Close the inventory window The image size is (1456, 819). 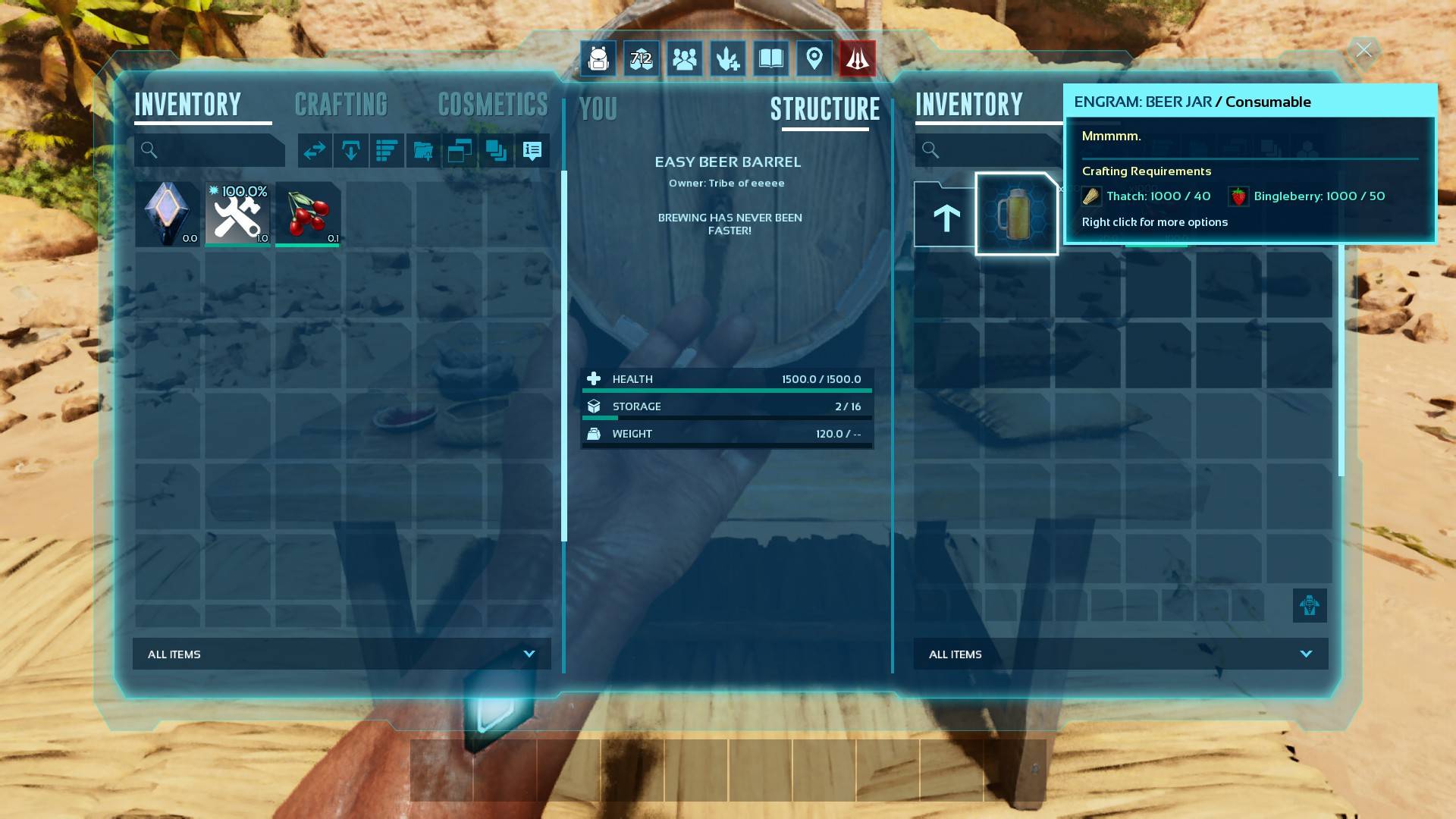[1363, 51]
